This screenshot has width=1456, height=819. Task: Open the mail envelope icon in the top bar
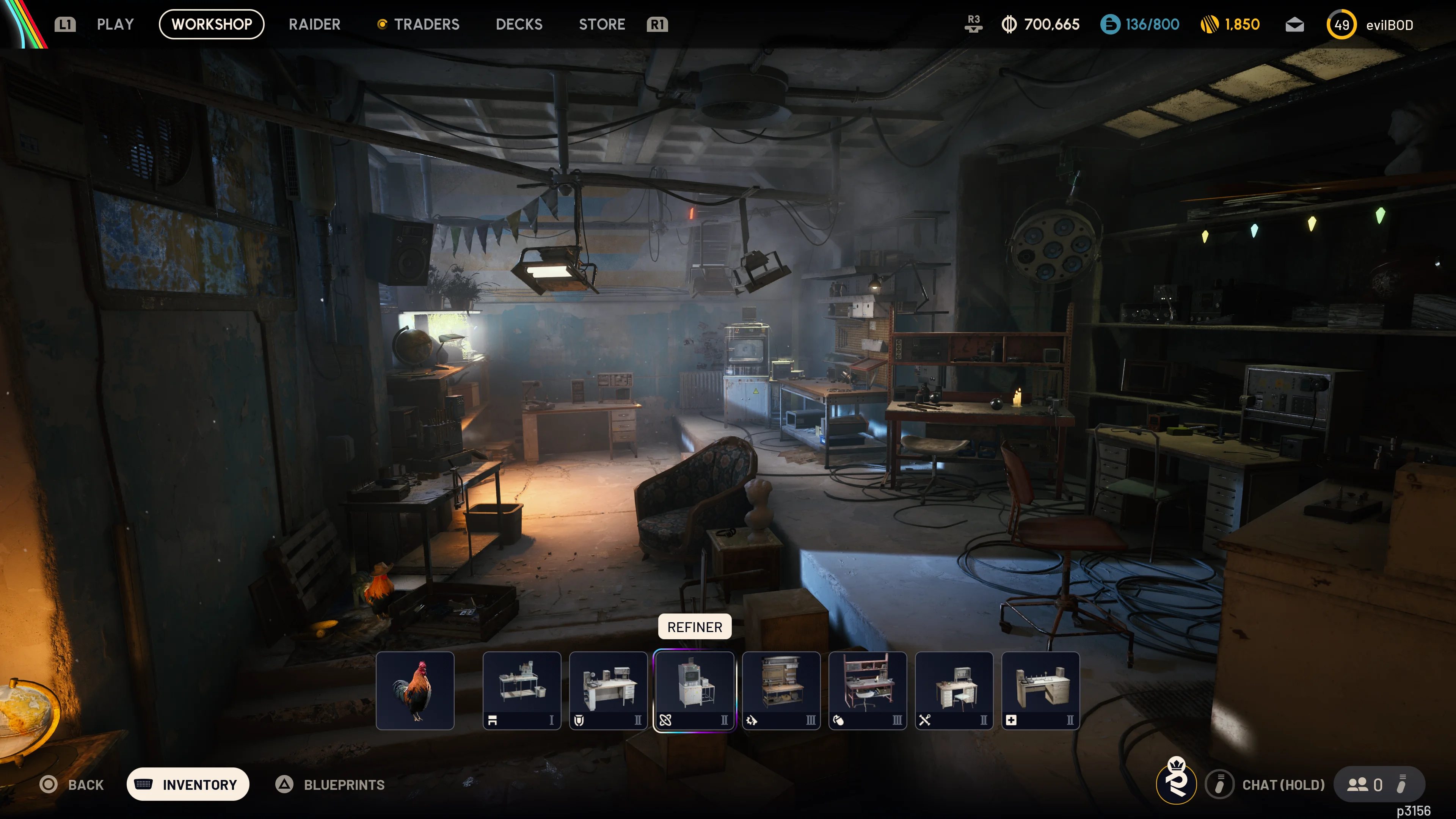tap(1294, 24)
